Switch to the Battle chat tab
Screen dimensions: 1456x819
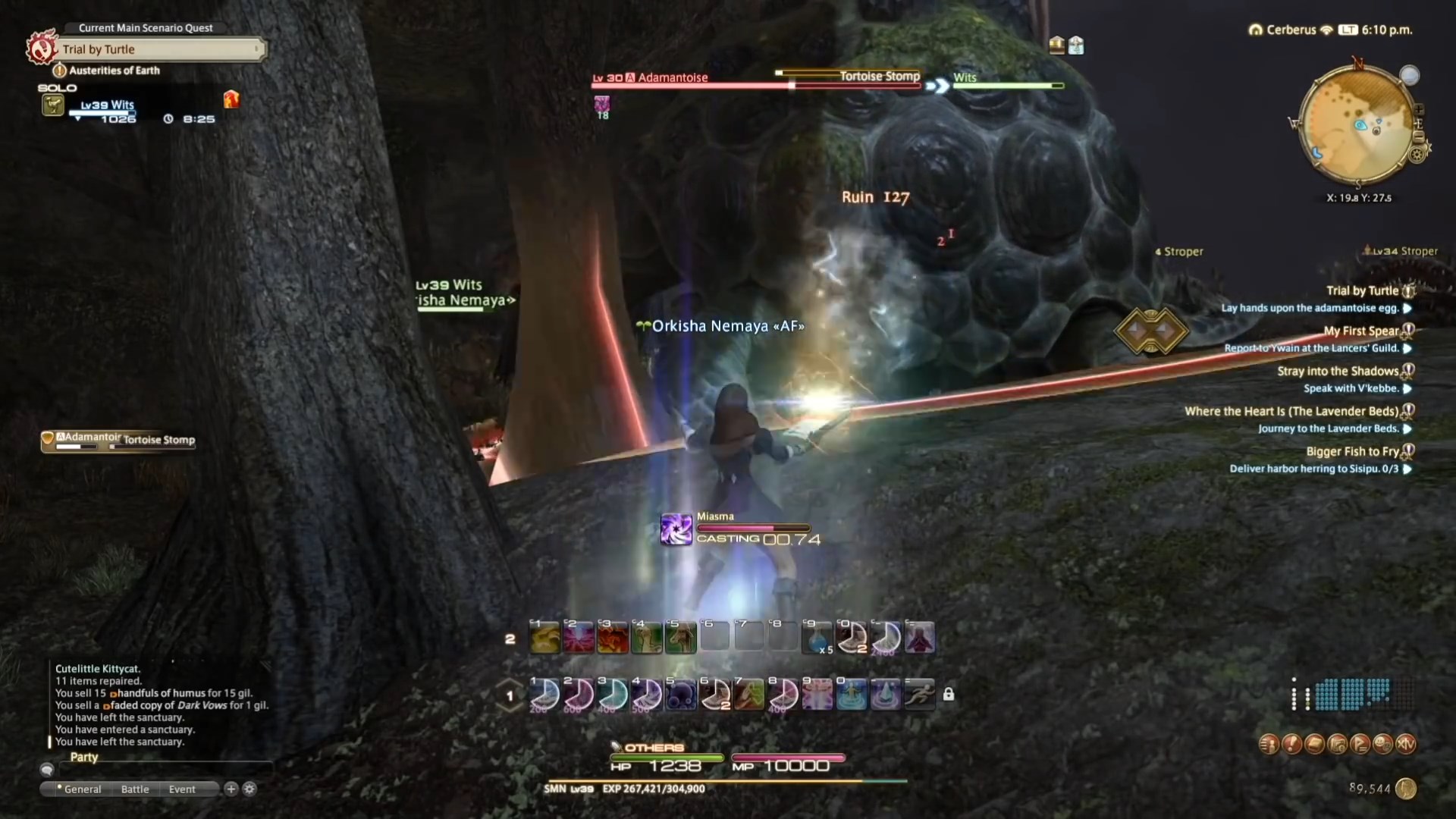click(x=135, y=789)
